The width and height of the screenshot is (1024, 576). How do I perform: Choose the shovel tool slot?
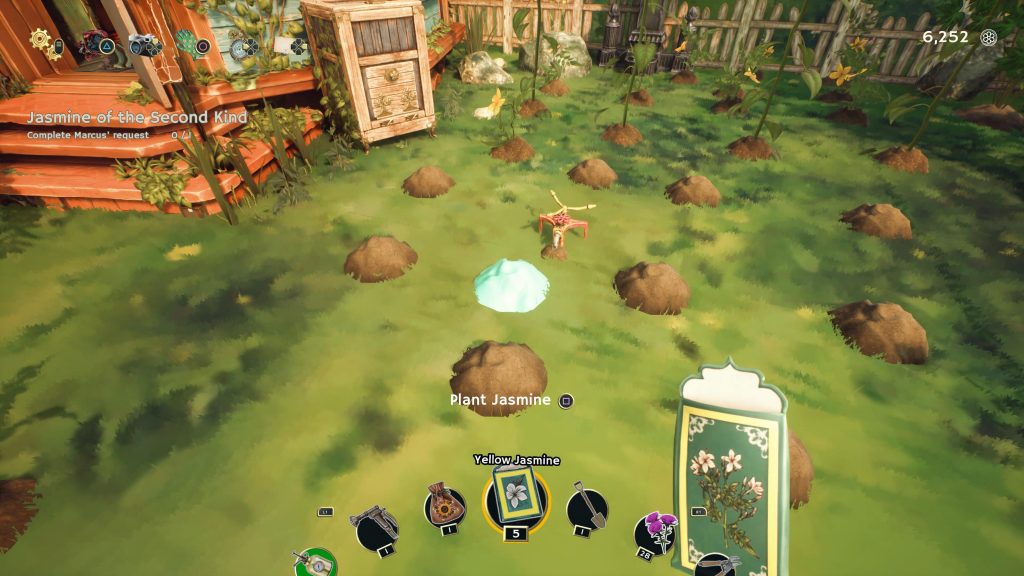point(586,509)
